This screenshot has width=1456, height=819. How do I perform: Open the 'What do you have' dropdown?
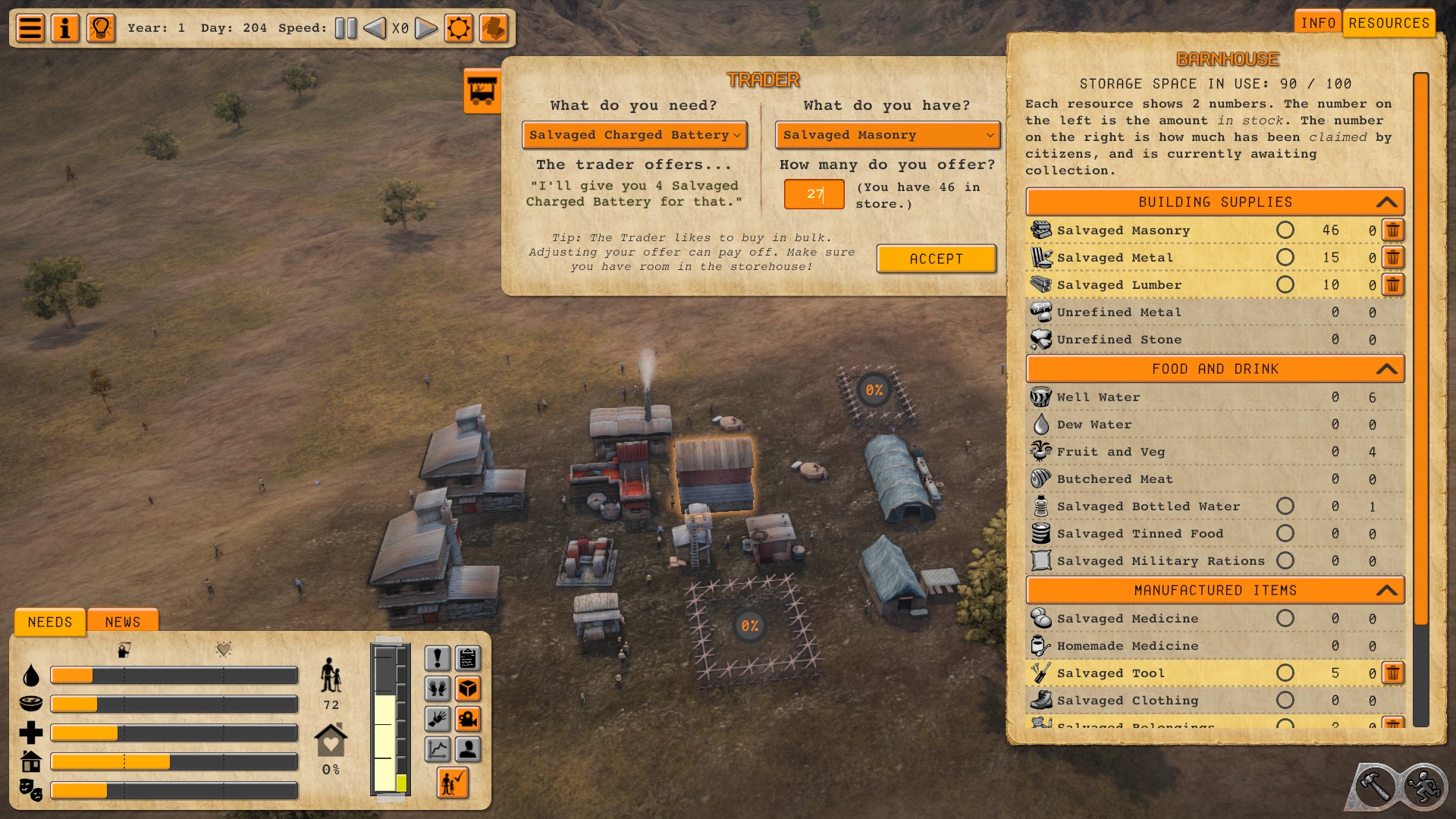click(887, 135)
